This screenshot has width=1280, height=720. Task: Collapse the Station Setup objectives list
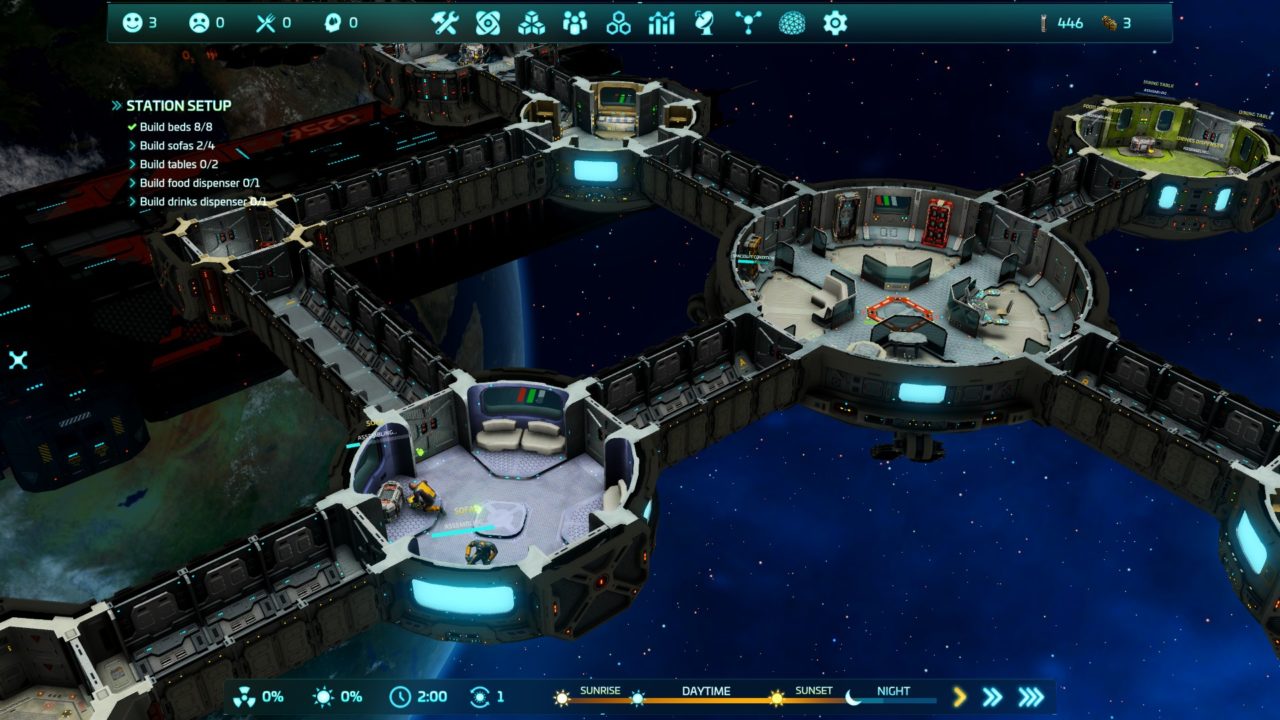coord(117,106)
